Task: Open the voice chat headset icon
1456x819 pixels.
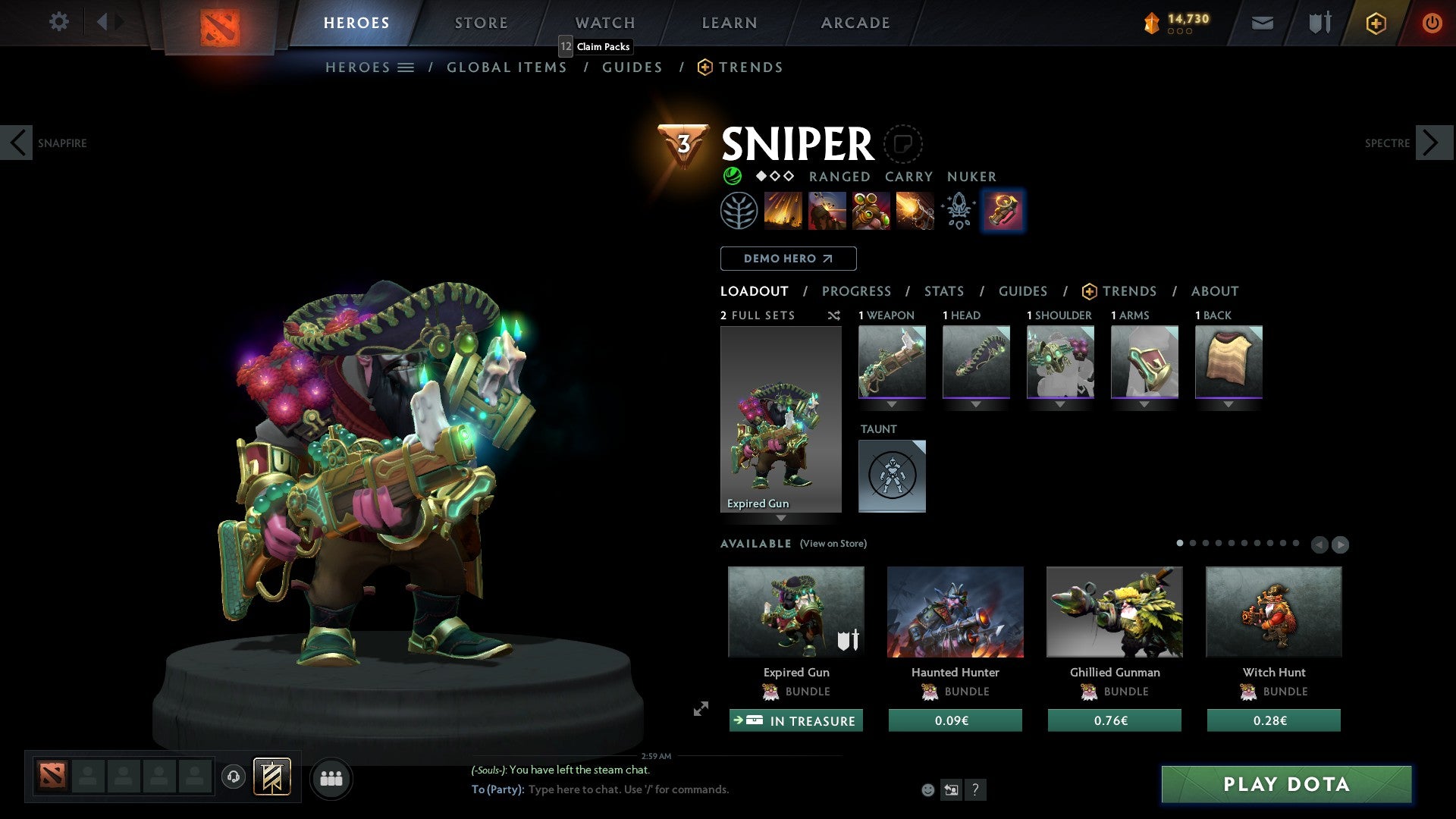Action: point(232,778)
